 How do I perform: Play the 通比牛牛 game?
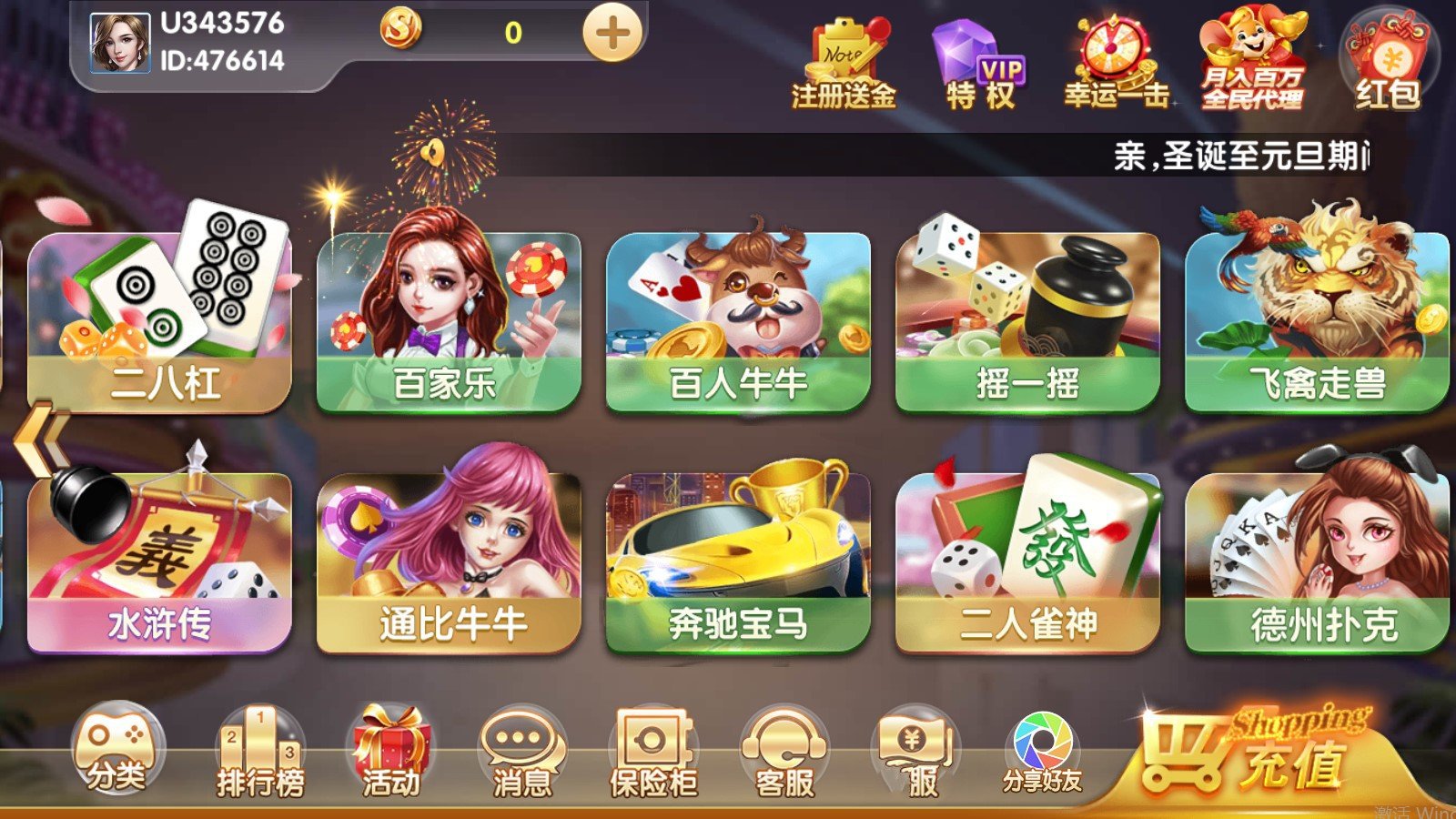point(448,560)
